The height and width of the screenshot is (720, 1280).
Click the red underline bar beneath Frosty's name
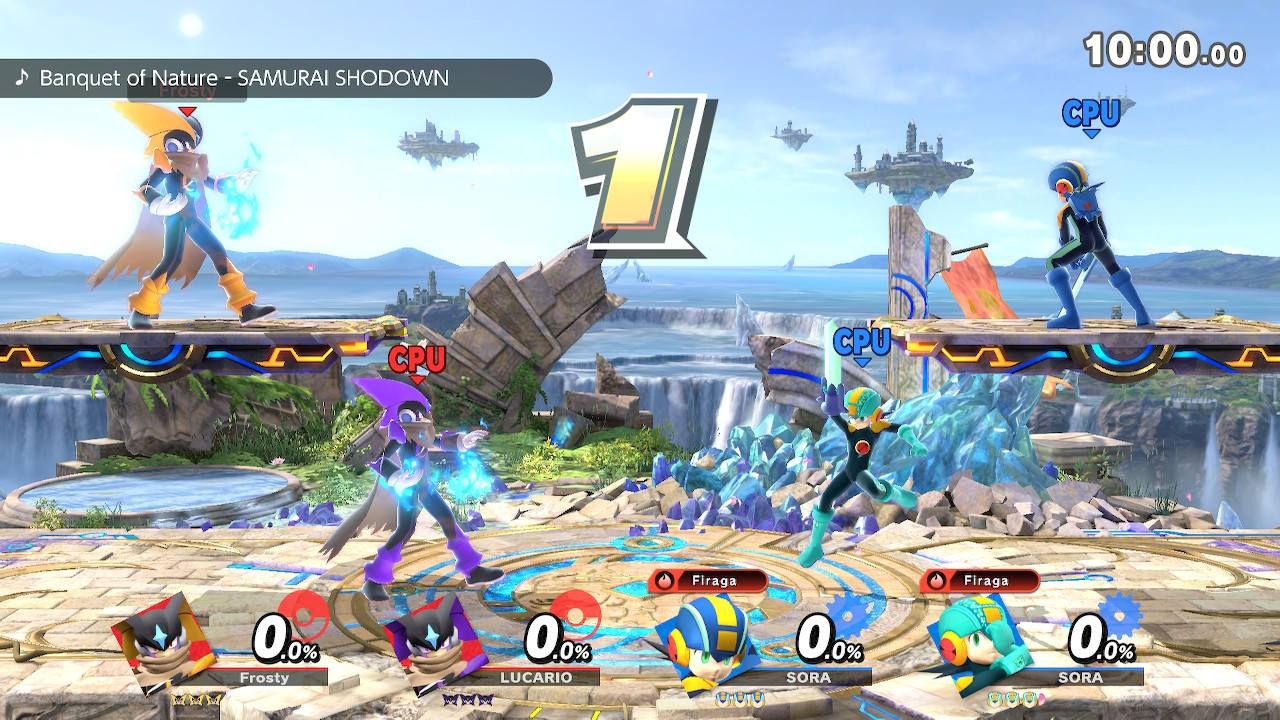pos(268,668)
